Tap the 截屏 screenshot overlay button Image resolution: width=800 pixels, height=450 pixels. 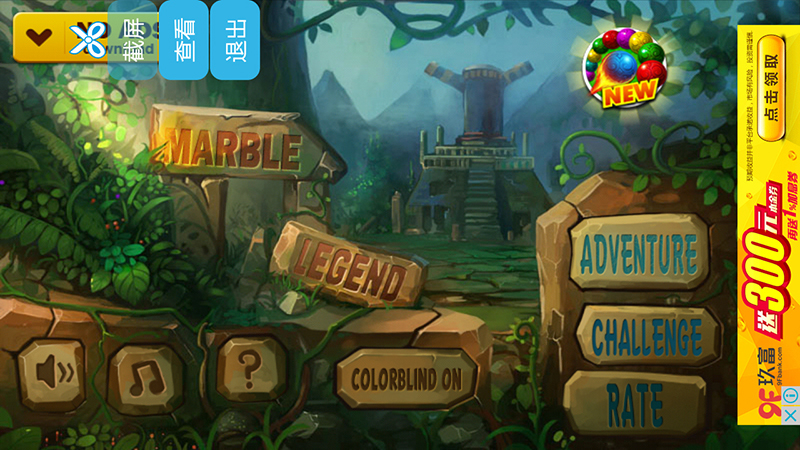pos(133,39)
